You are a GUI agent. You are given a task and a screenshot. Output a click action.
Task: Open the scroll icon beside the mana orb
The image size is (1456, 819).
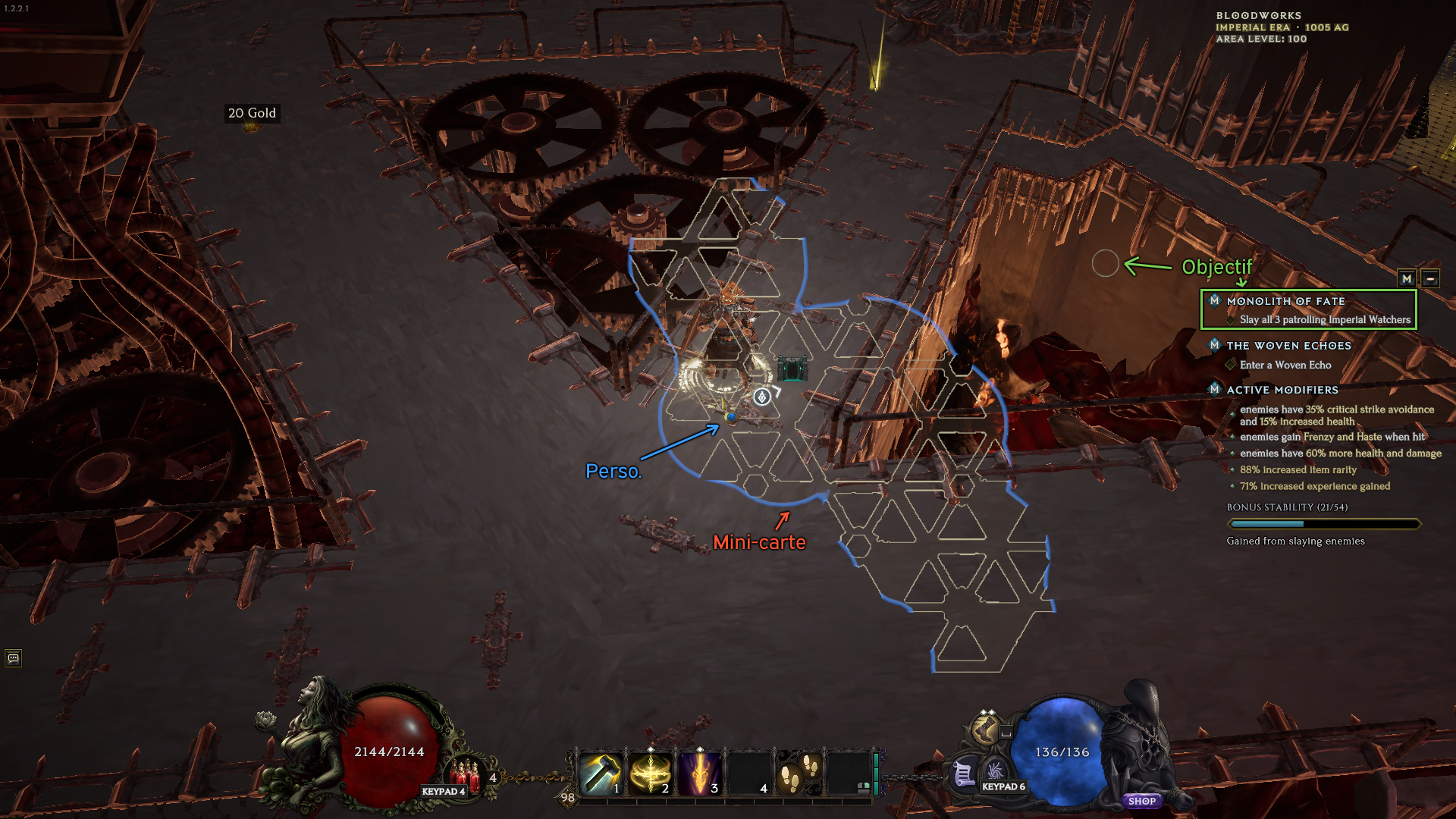pos(963,774)
